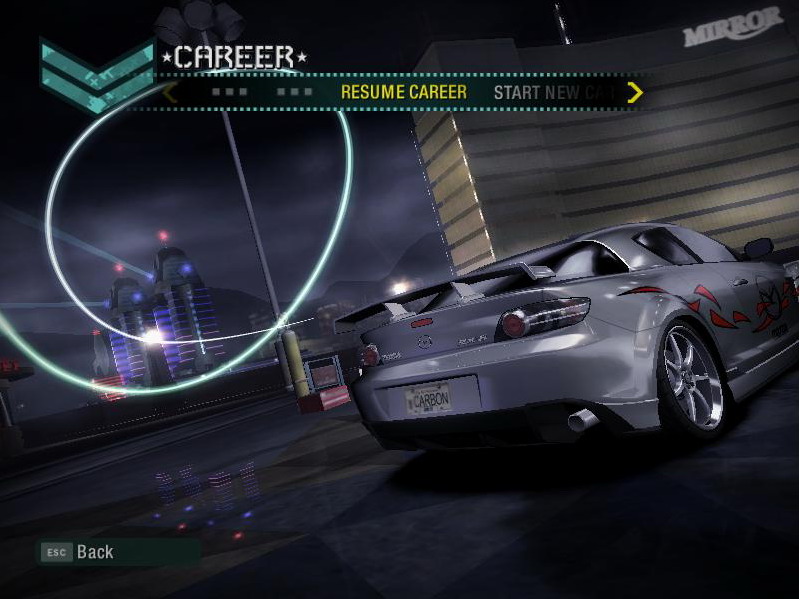
Task: Choose the Start New Career entry
Action: [556, 92]
